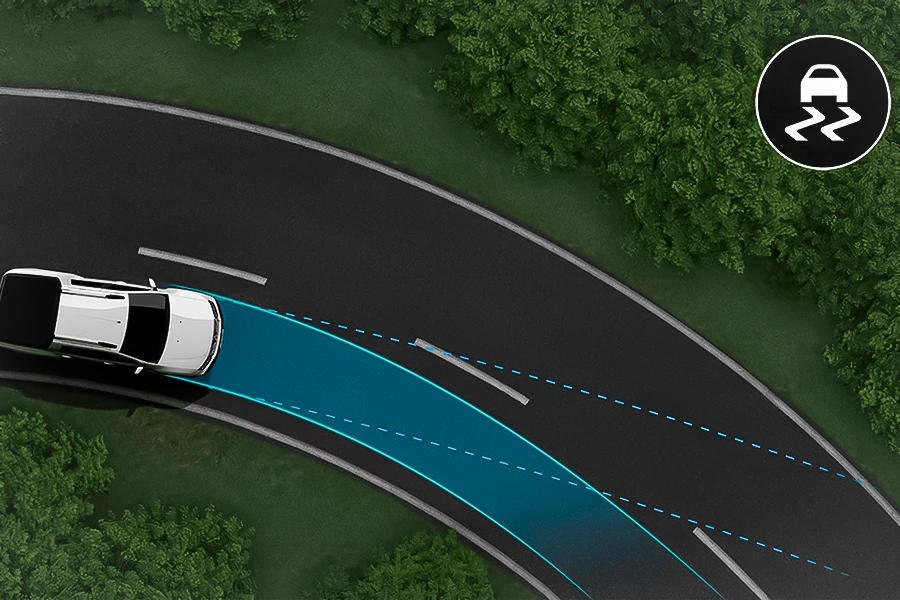Click the stability control skidding car icon
Image resolution: width=900 pixels, height=600 pixels.
tap(822, 101)
